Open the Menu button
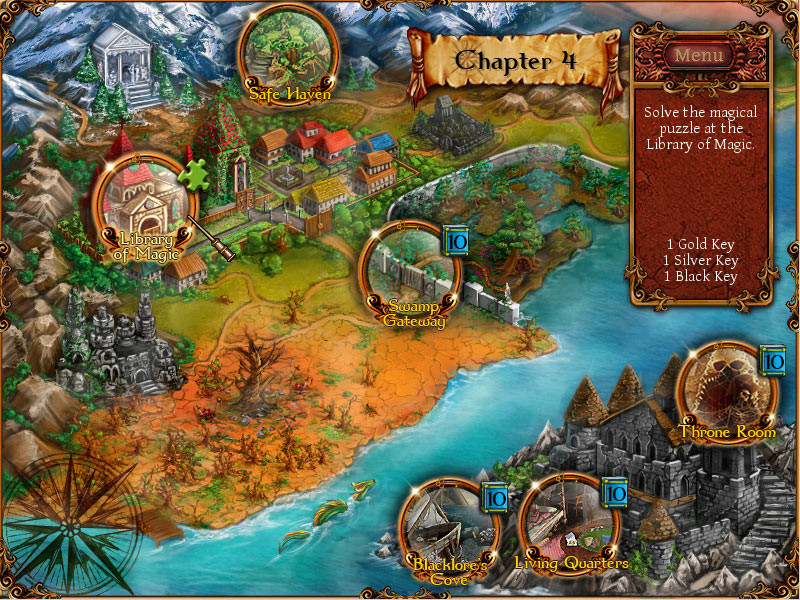This screenshot has width=800, height=600. (699, 55)
